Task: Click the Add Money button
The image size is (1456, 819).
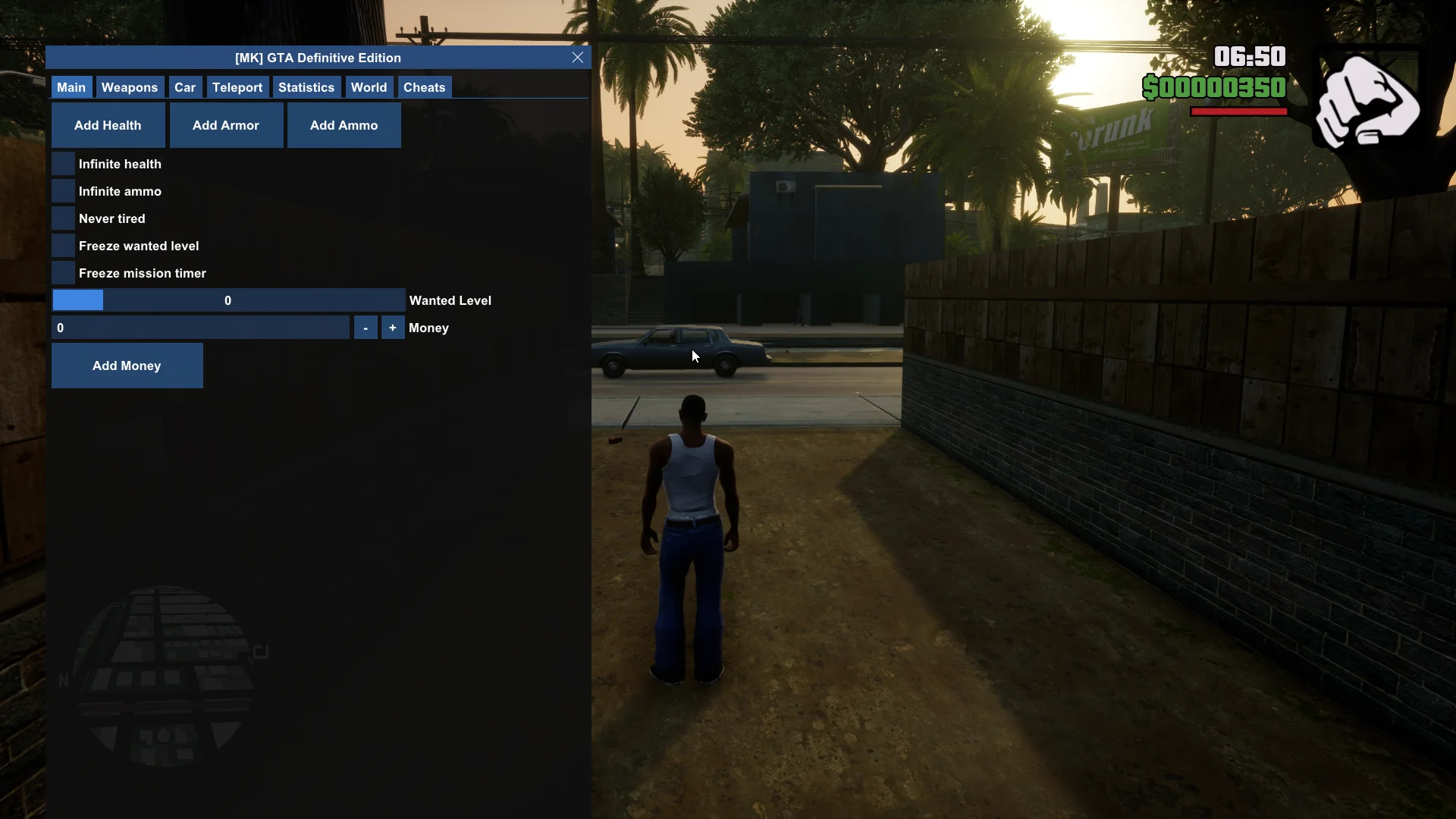Action: click(x=127, y=366)
